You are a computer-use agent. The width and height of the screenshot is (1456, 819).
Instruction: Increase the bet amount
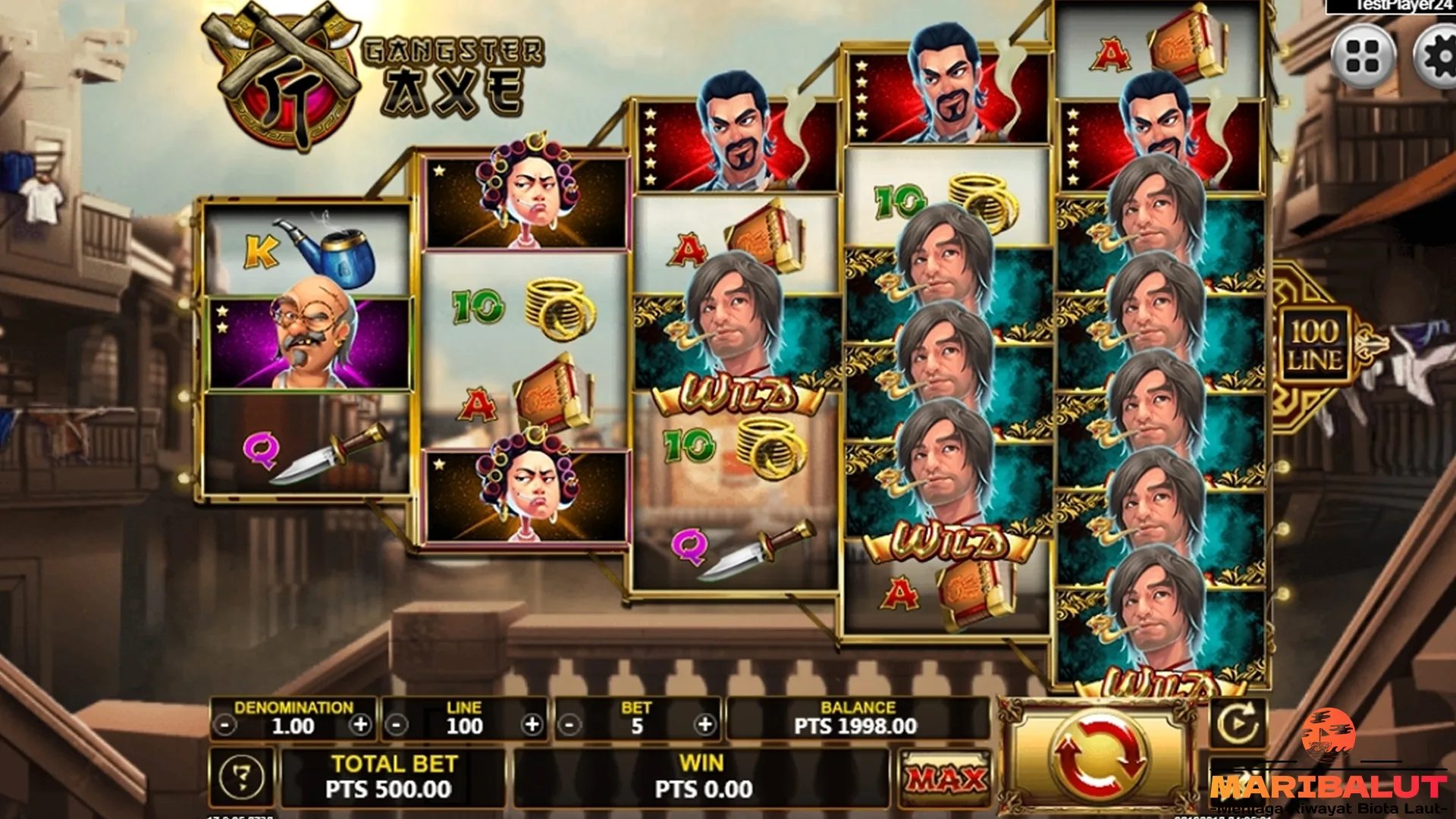705,725
